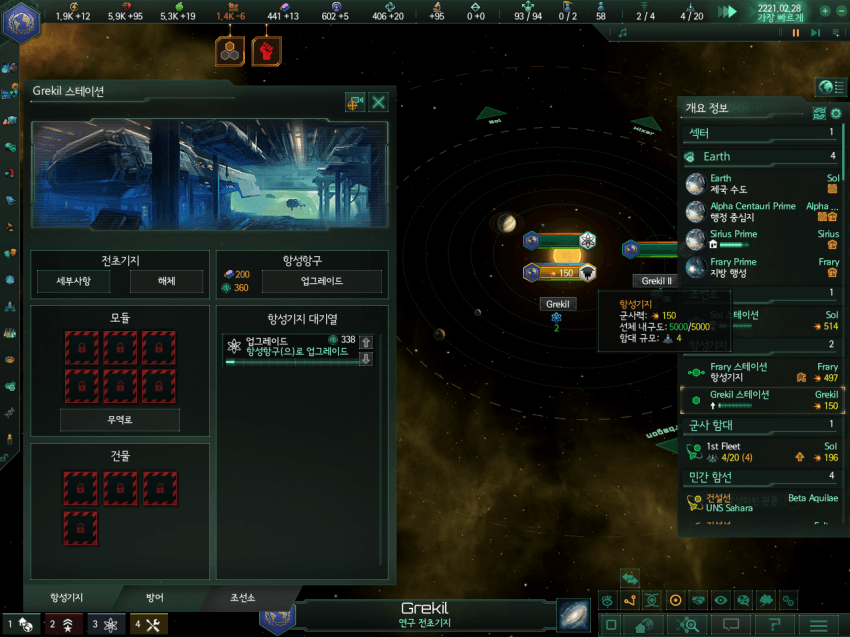Go to the Grekil galaxy map button
The image size is (850, 637).
(x=573, y=614)
